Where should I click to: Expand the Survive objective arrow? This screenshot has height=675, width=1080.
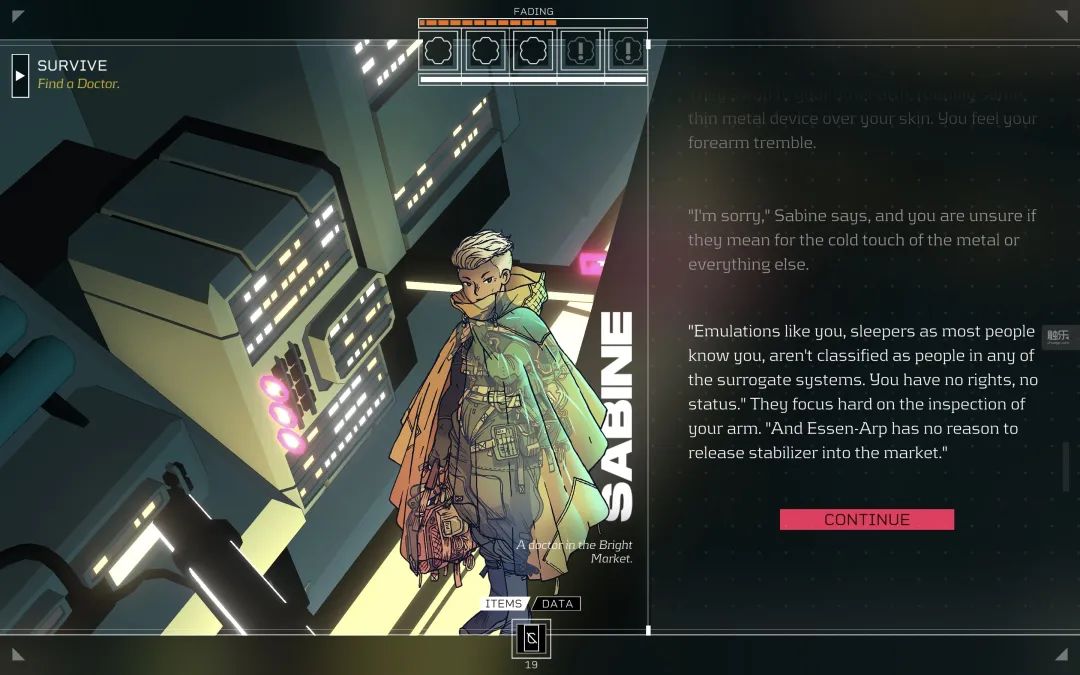[x=20, y=75]
